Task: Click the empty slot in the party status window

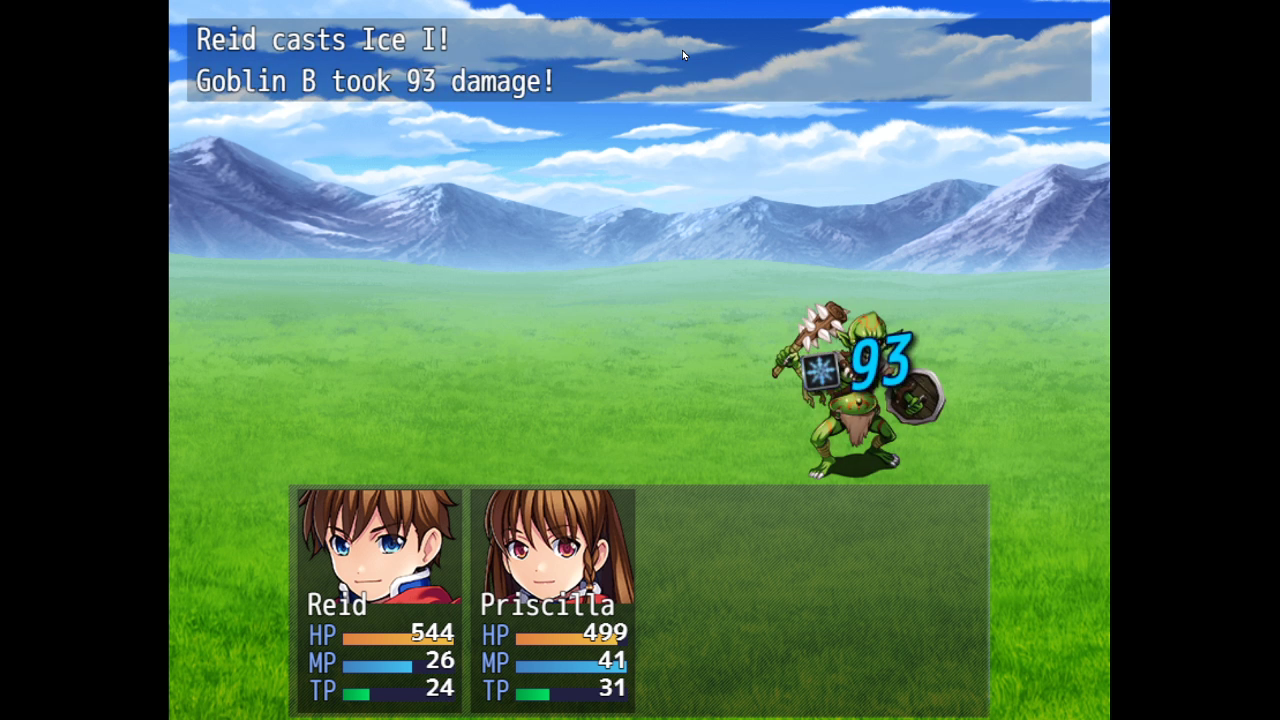Action: click(x=810, y=600)
